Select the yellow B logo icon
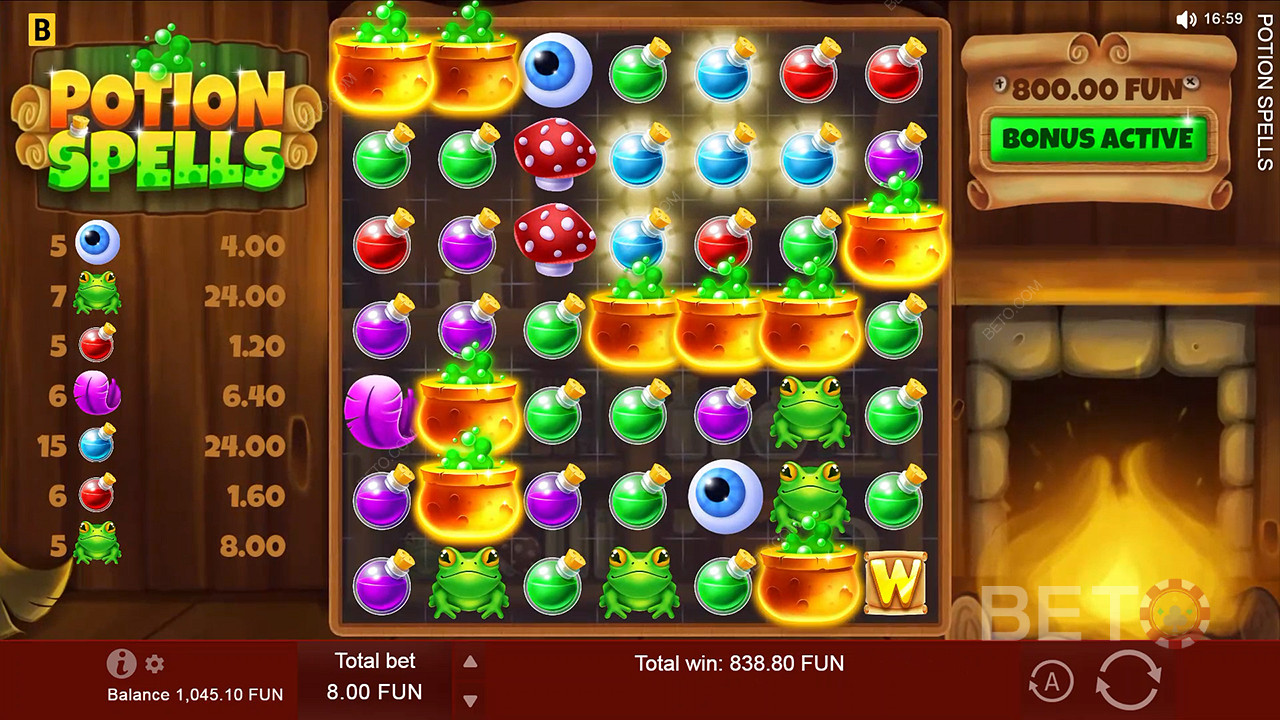Screen dimensions: 1280x720 [42, 29]
